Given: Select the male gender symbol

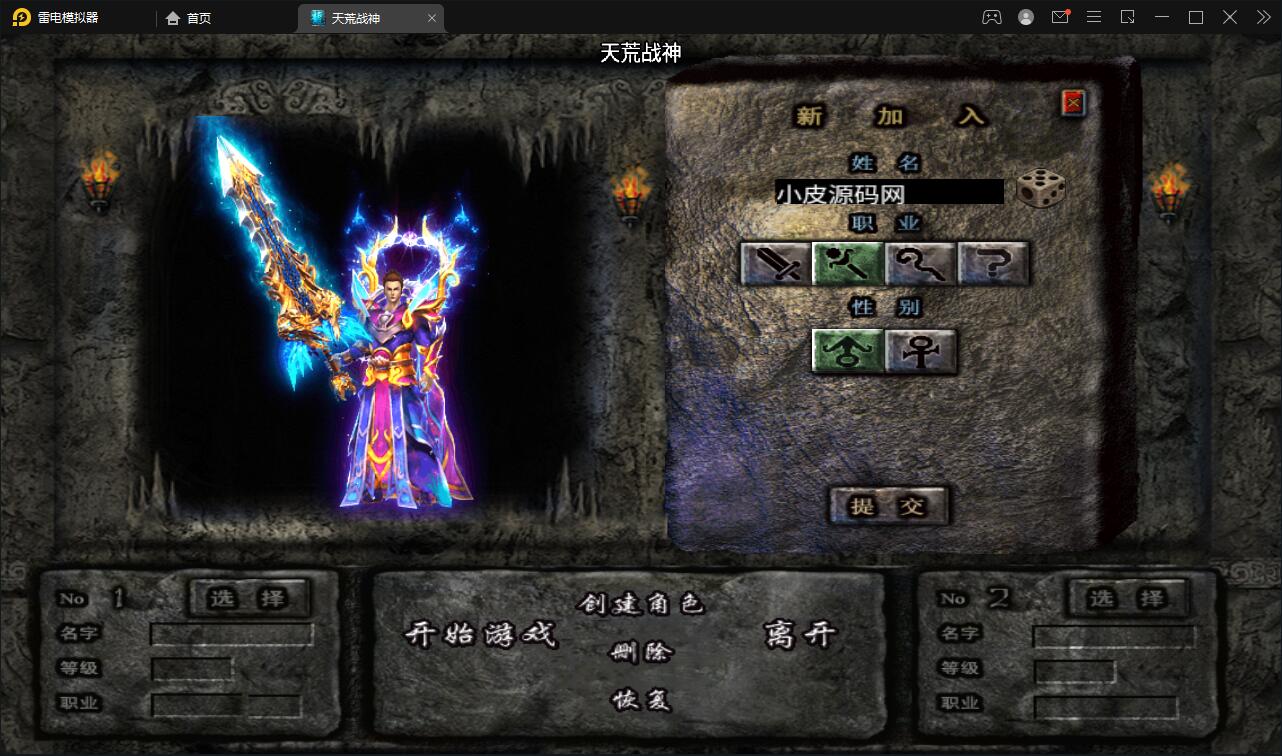Looking at the screenshot, I should 847,352.
